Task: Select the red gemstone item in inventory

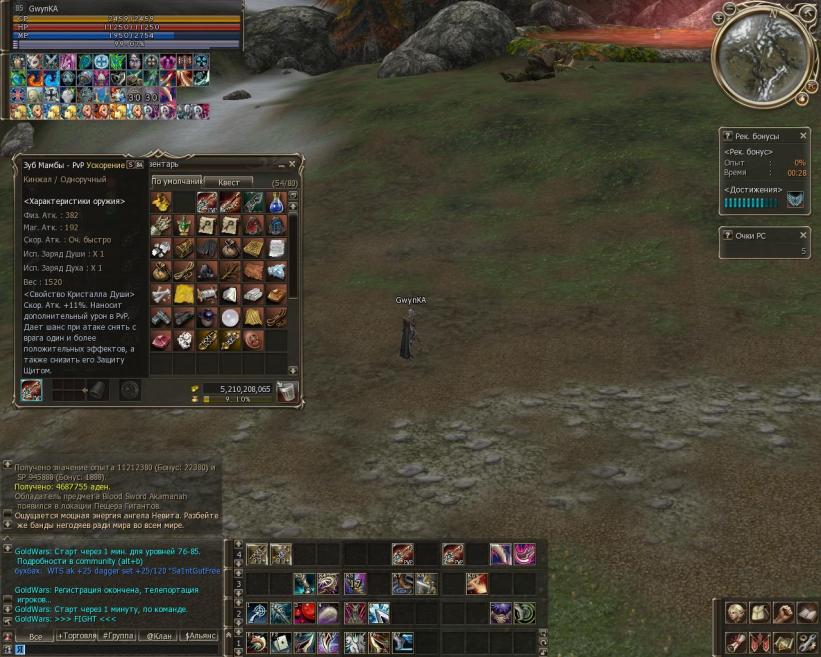Action: pyautogui.click(x=161, y=340)
